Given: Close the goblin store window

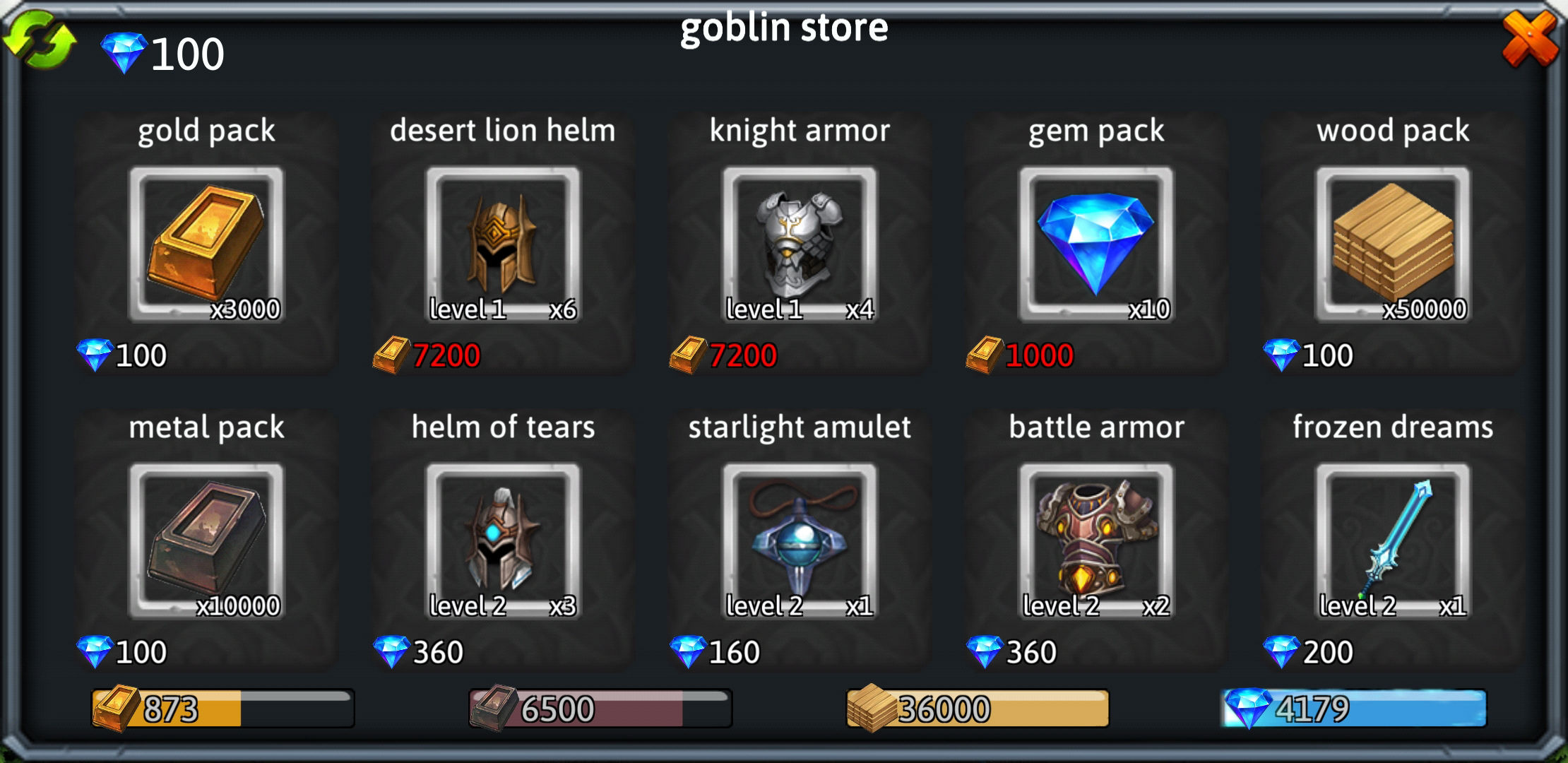Looking at the screenshot, I should coord(1529,39).
